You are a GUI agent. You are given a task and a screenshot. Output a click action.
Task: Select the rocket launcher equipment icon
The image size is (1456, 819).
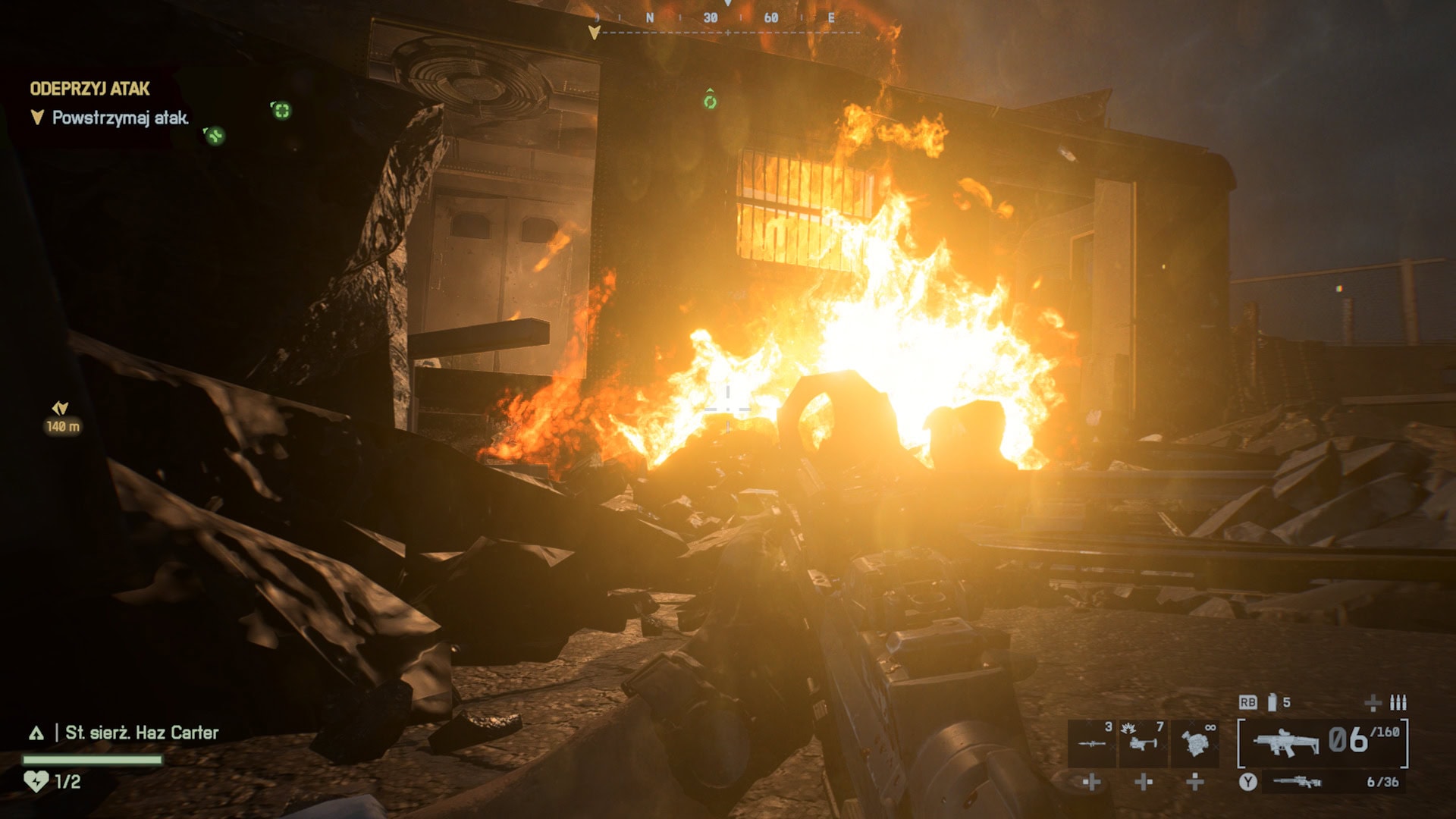[x=1093, y=743]
